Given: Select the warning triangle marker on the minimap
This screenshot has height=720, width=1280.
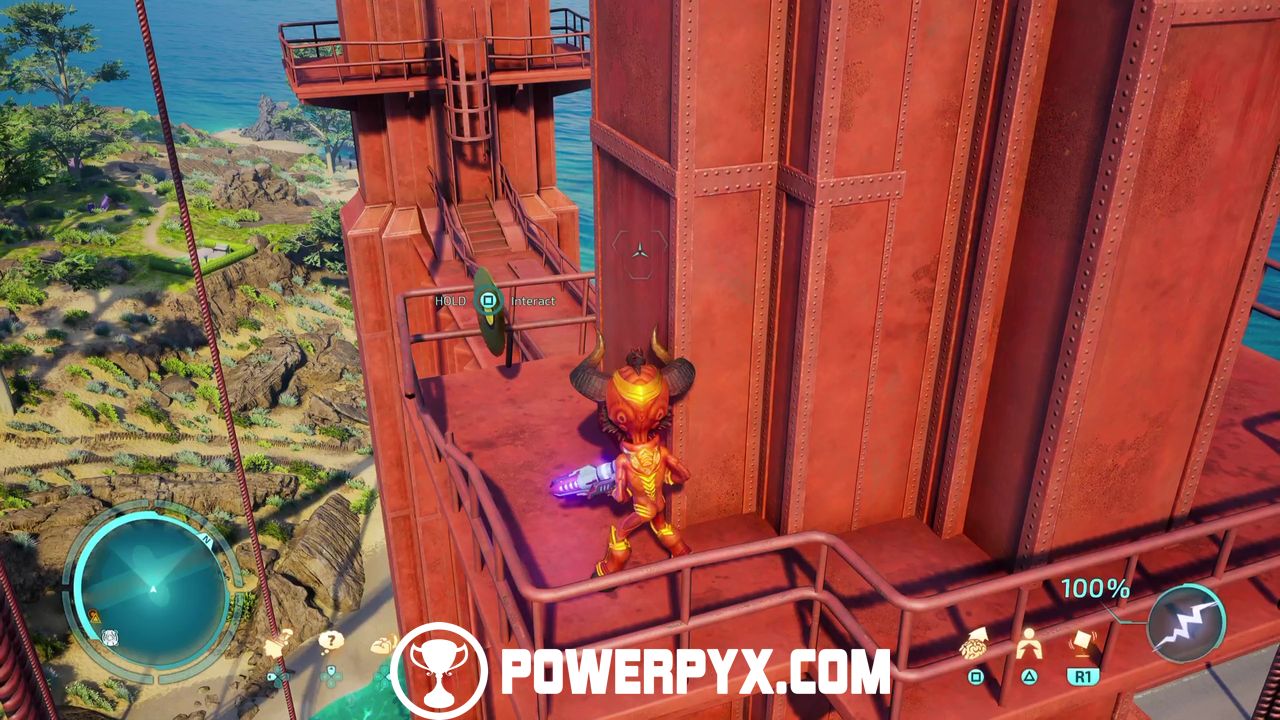Looking at the screenshot, I should 93,617.
